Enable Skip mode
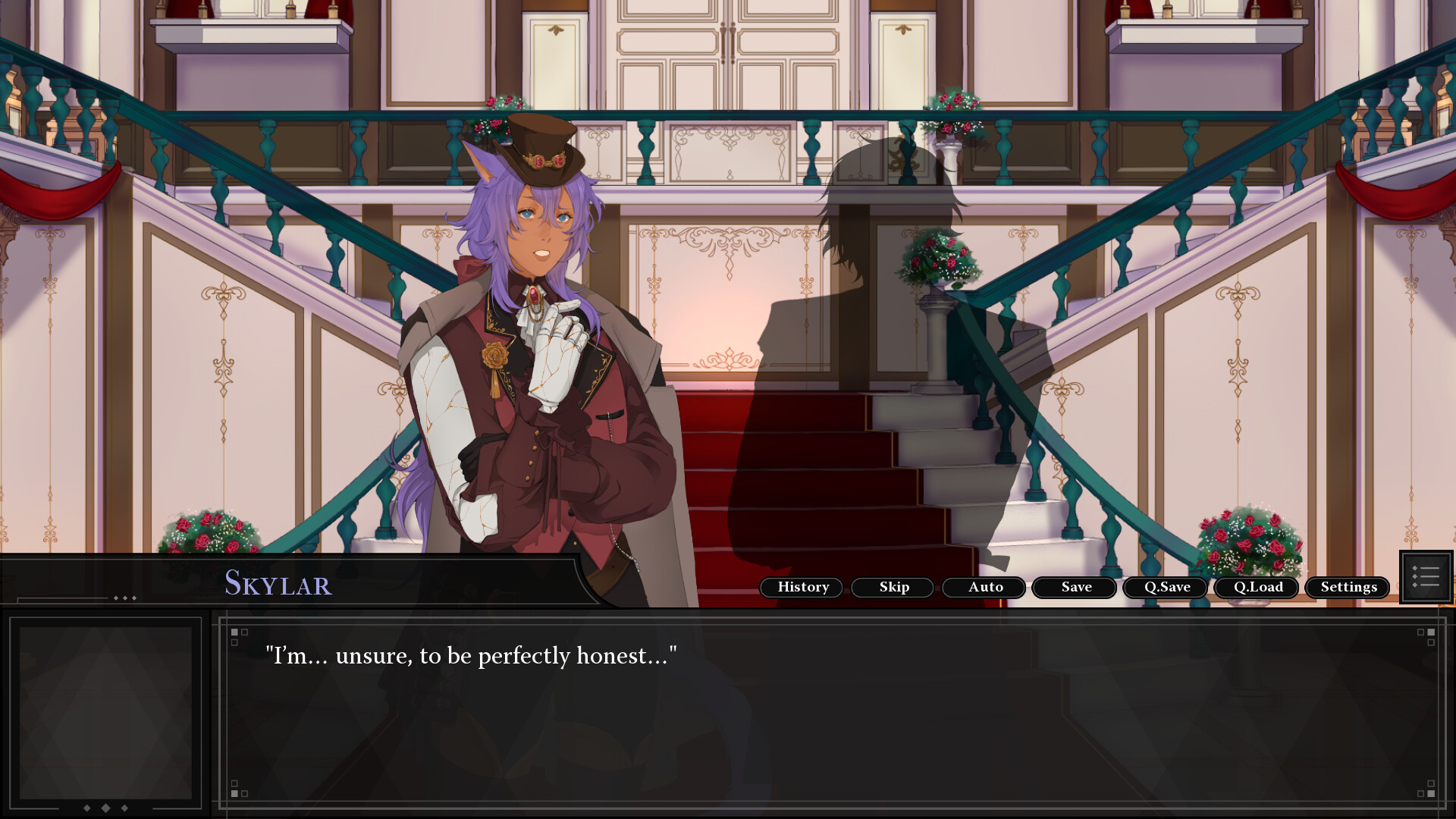Viewport: 1456px width, 819px height. (893, 587)
